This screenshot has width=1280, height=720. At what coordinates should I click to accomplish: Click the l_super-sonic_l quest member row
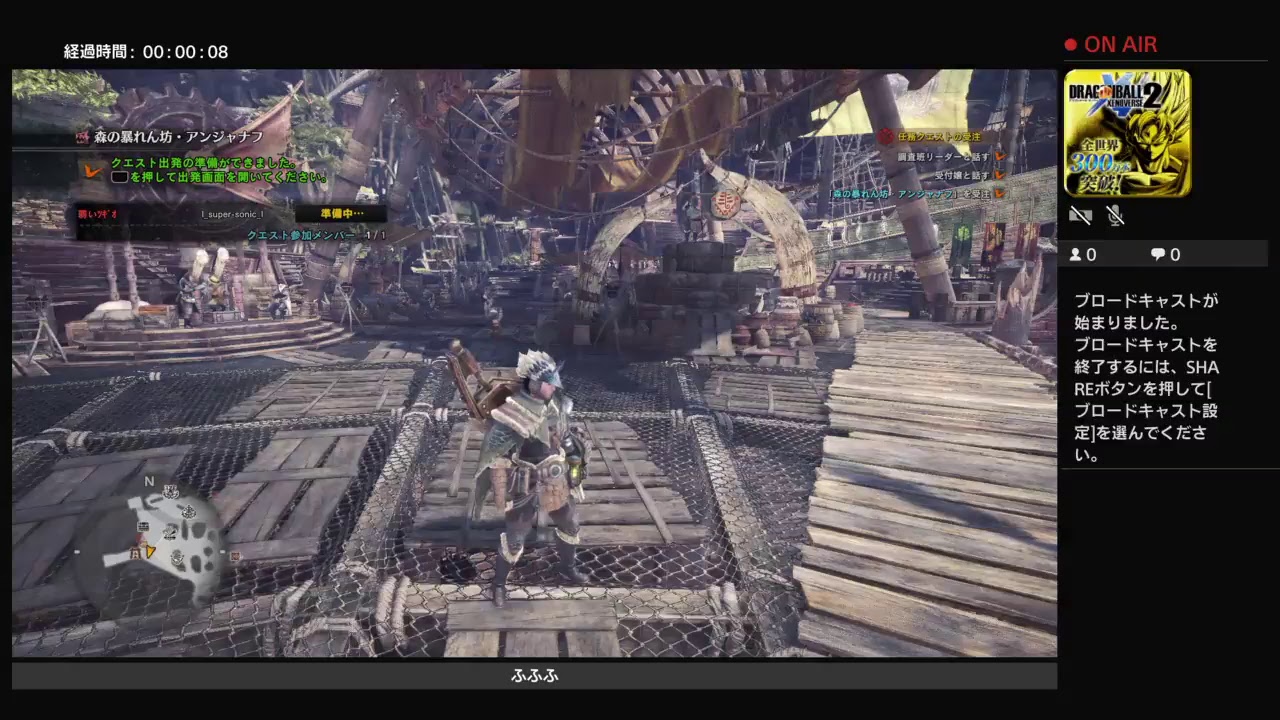coord(232,214)
